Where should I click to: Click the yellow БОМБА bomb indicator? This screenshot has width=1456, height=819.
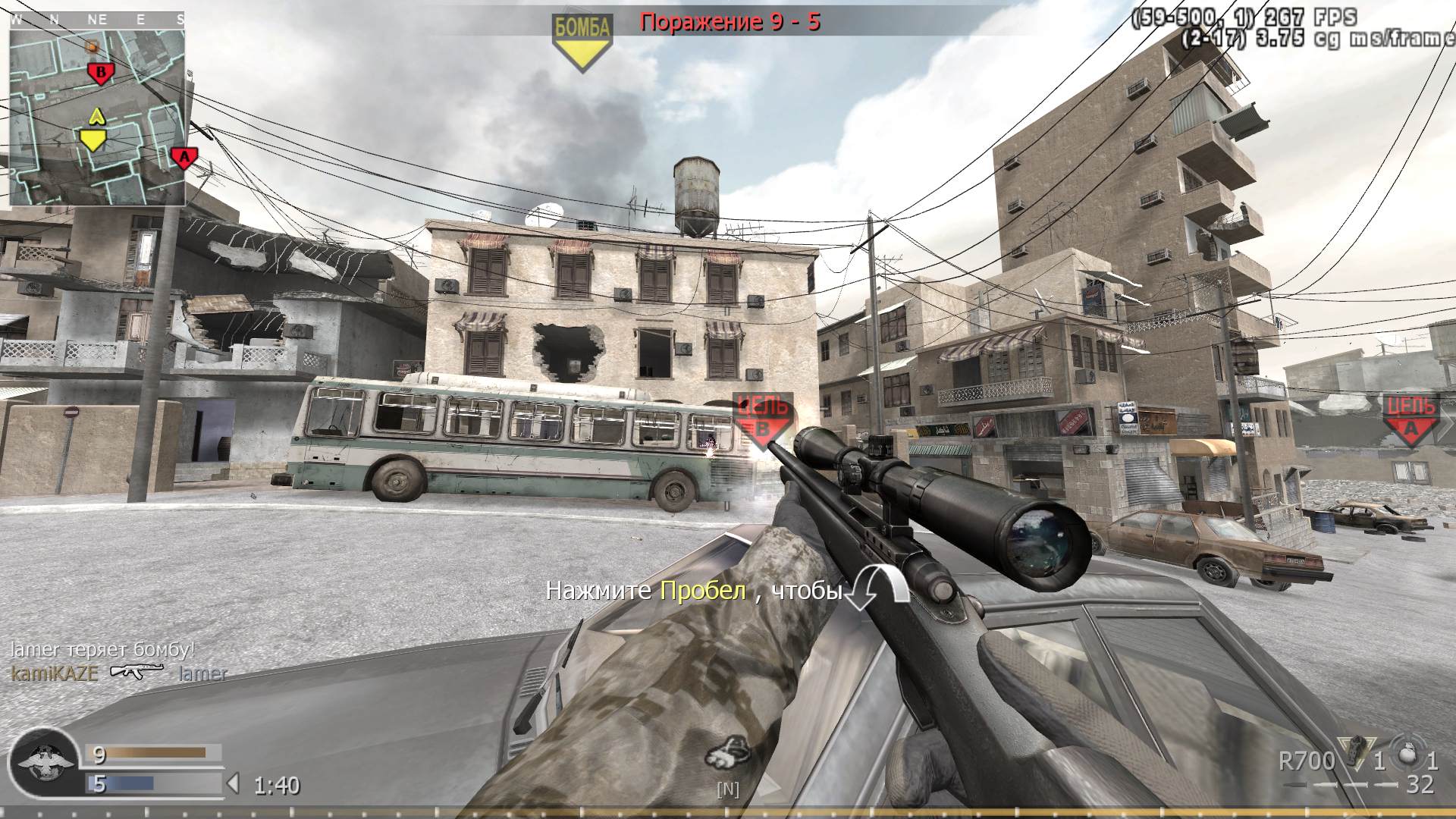point(581,30)
